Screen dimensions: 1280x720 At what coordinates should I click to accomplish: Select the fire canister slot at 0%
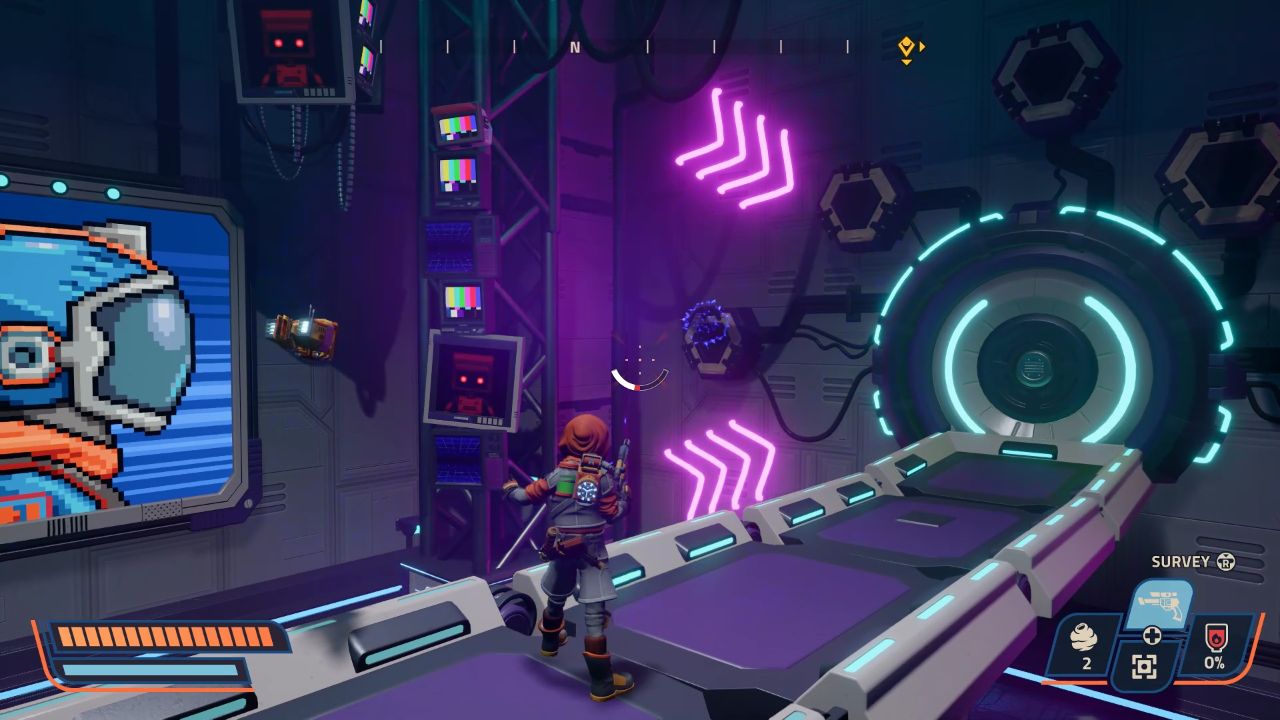1216,645
